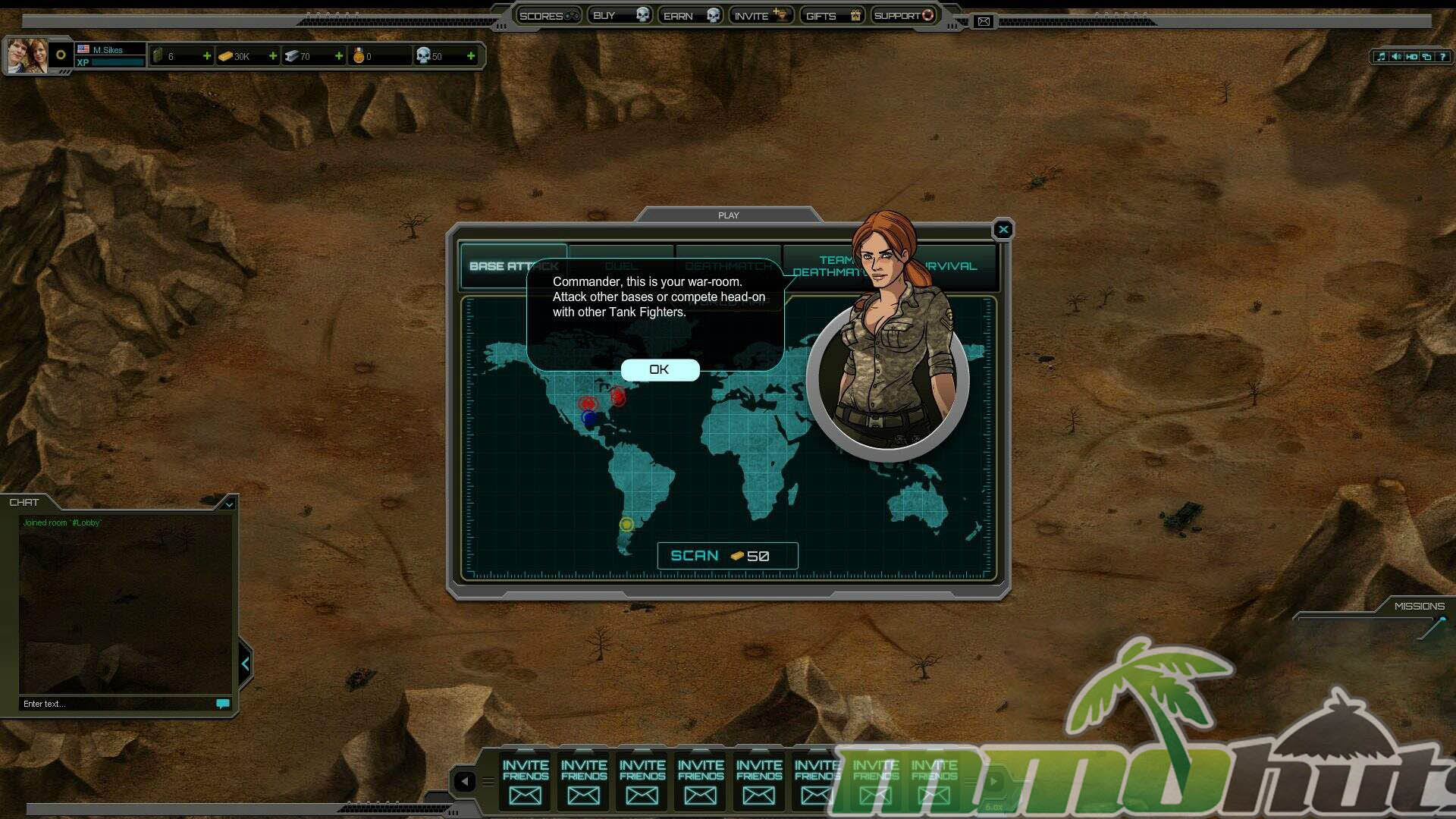Open the Buy menu
1456x819 pixels.
point(620,15)
